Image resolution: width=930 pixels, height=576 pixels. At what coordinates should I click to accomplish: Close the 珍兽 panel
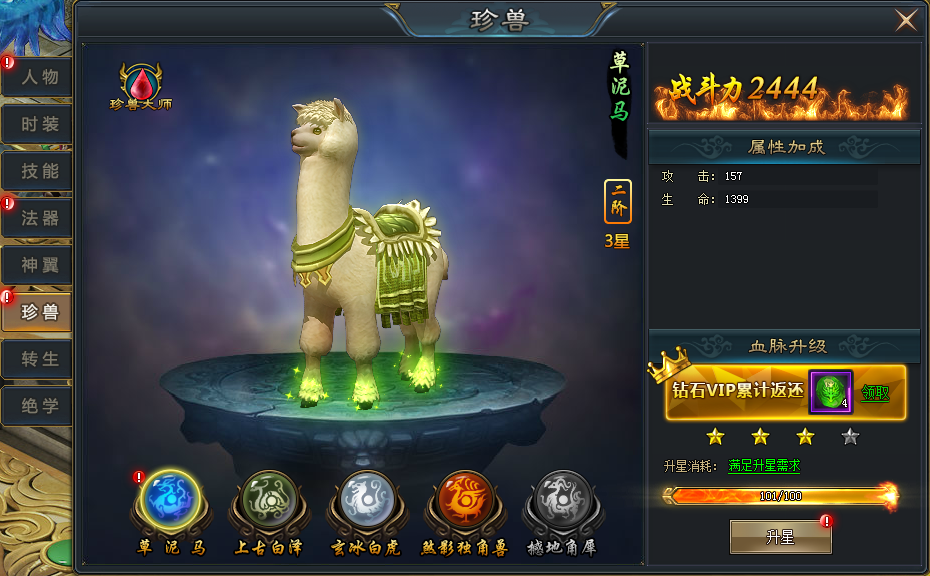point(906,20)
